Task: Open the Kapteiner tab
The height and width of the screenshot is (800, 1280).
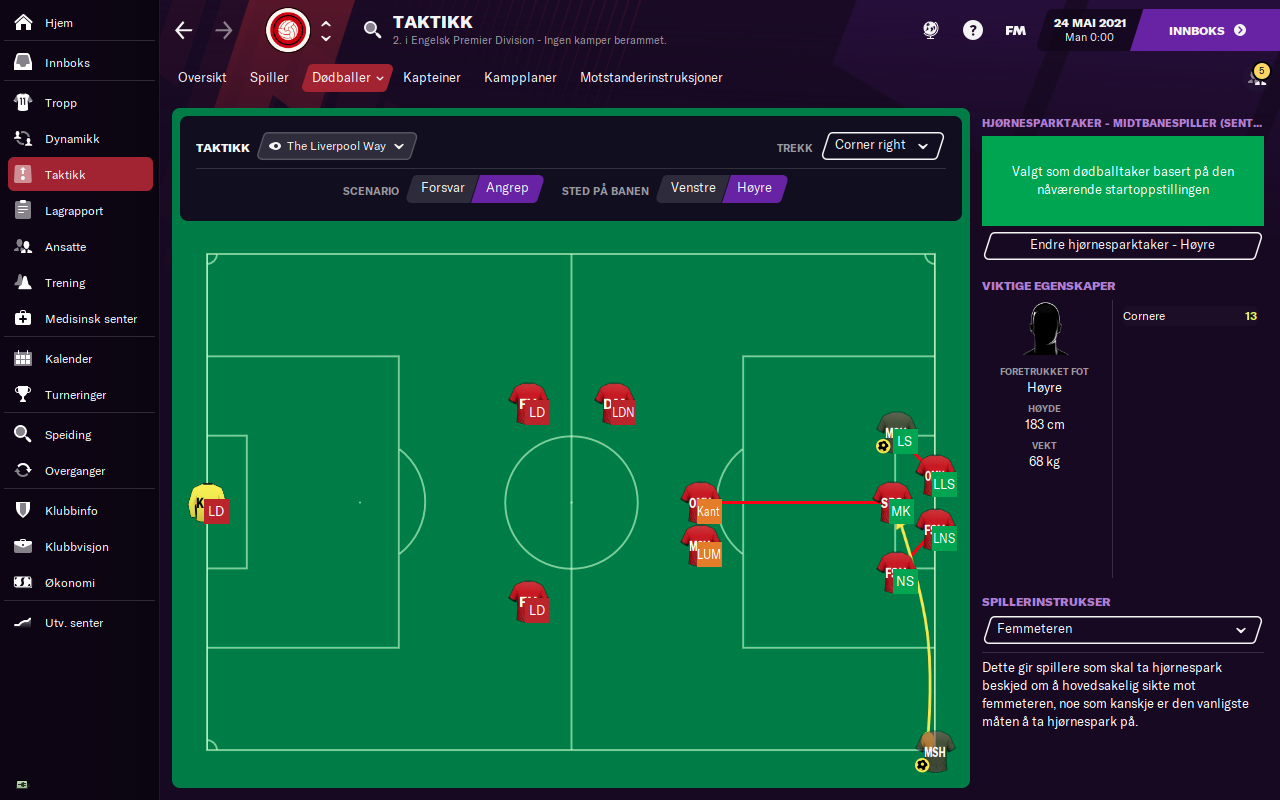Action: click(x=432, y=78)
